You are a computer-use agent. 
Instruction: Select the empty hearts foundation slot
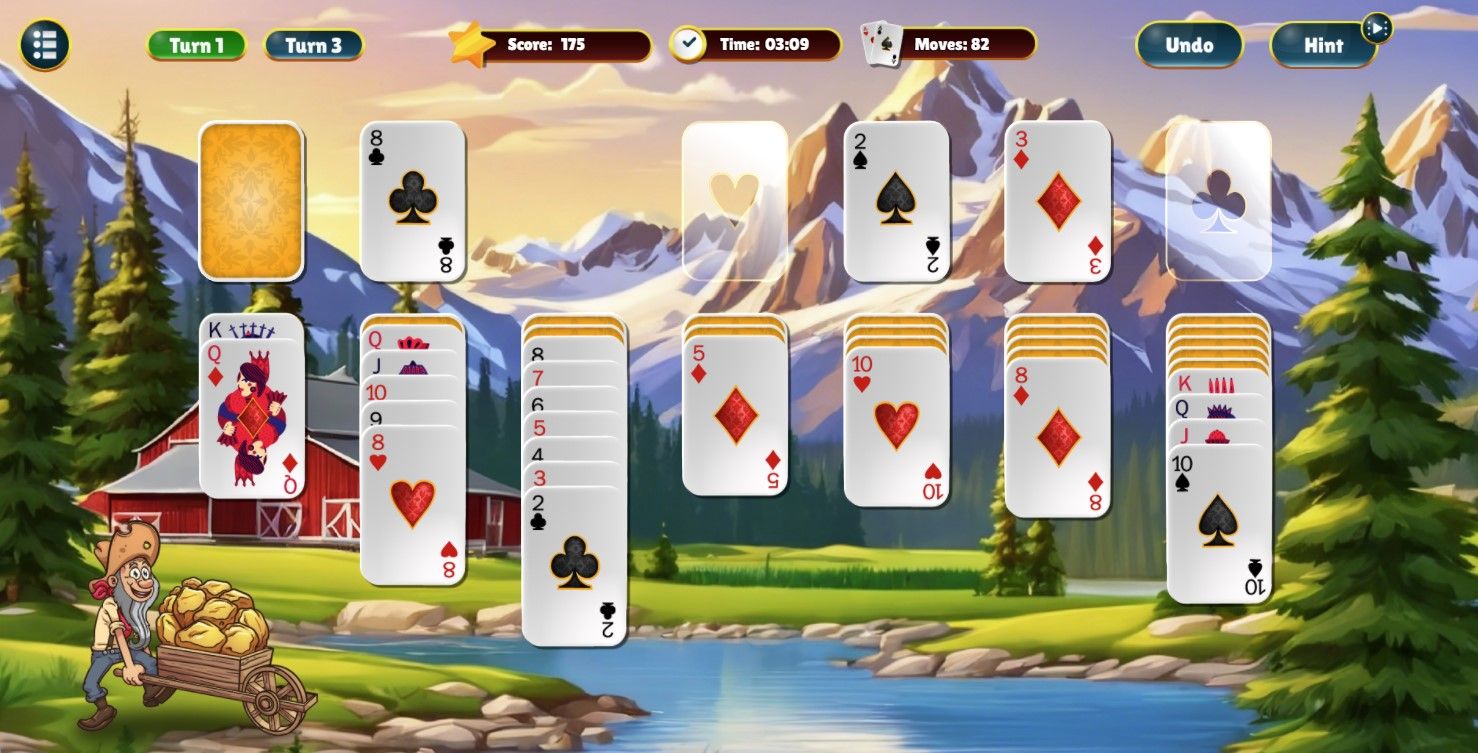pyautogui.click(x=736, y=200)
